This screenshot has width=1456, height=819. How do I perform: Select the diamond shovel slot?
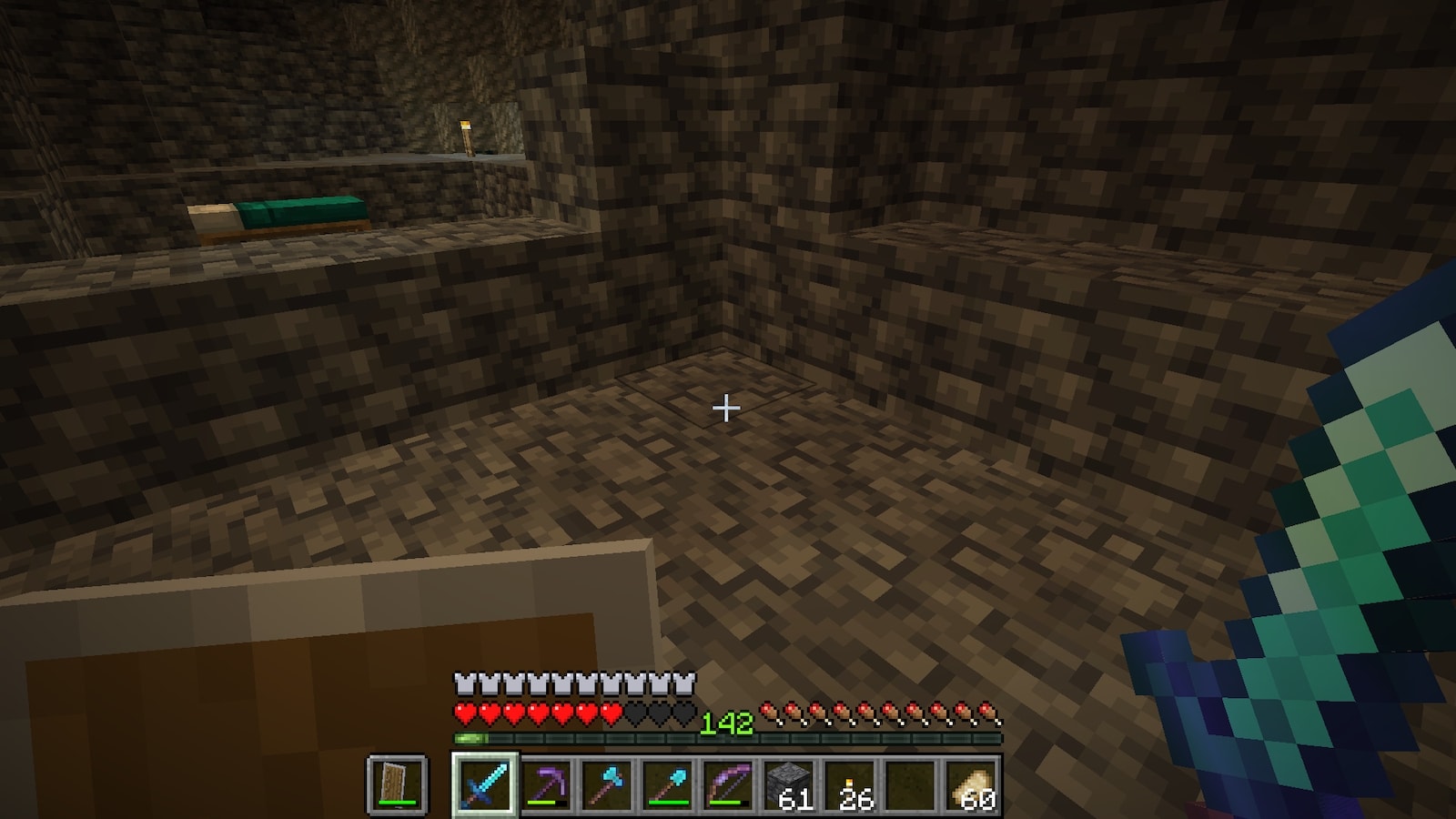pyautogui.click(x=668, y=784)
